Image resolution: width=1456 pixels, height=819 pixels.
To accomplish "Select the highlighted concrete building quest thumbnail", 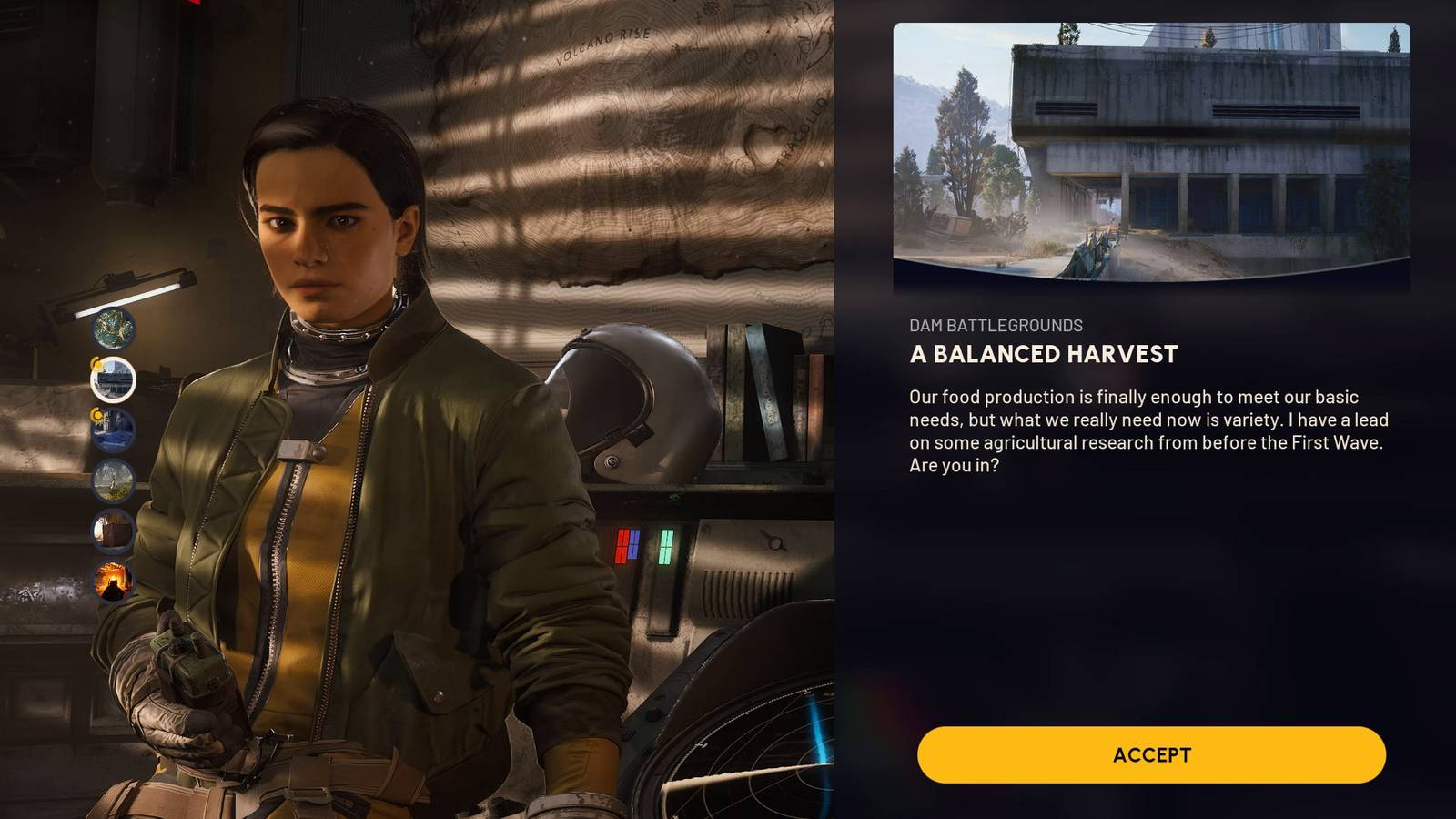I will click(114, 379).
